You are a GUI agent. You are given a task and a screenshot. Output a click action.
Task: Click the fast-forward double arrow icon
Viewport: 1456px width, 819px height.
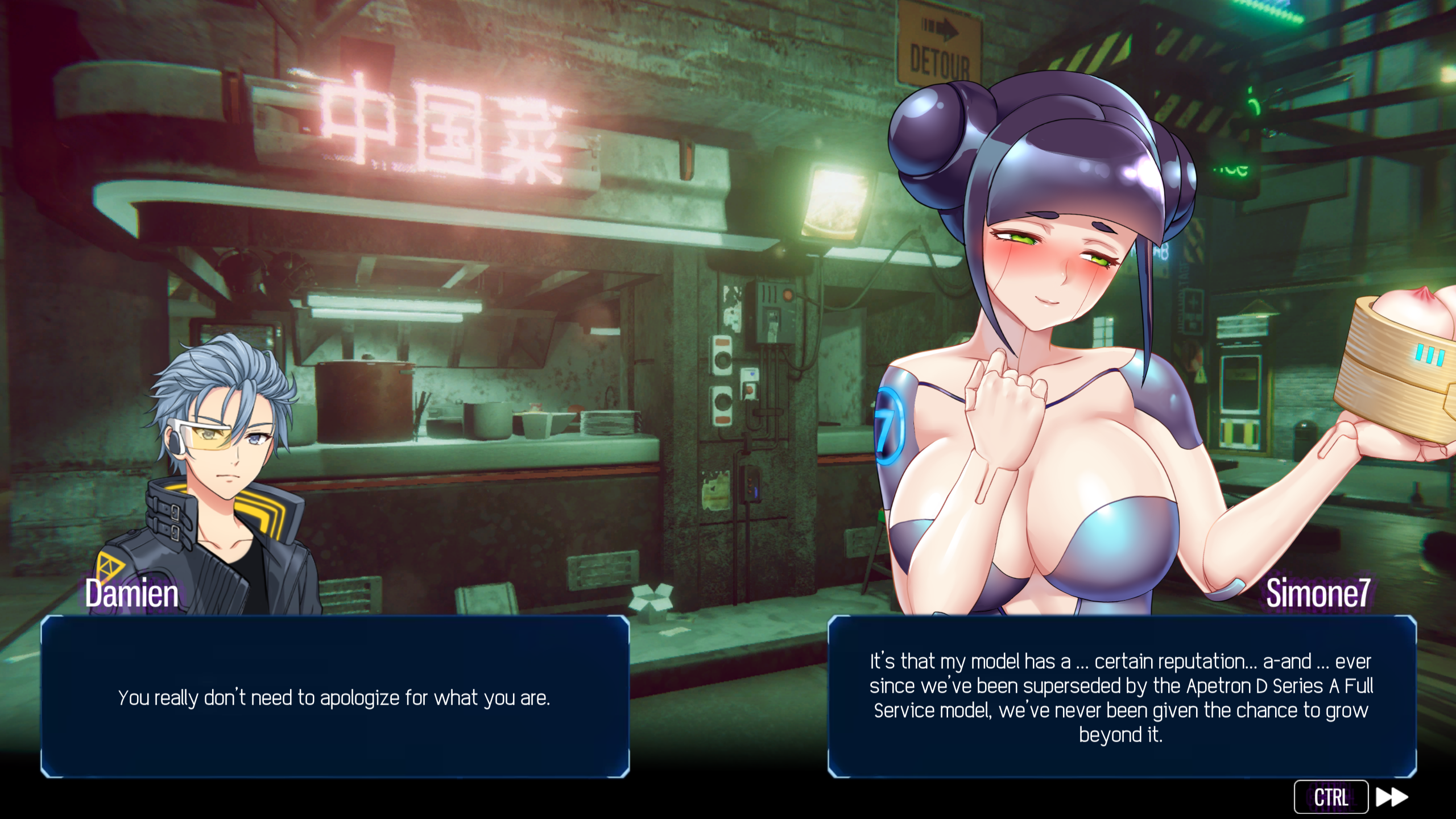pos(1391,797)
